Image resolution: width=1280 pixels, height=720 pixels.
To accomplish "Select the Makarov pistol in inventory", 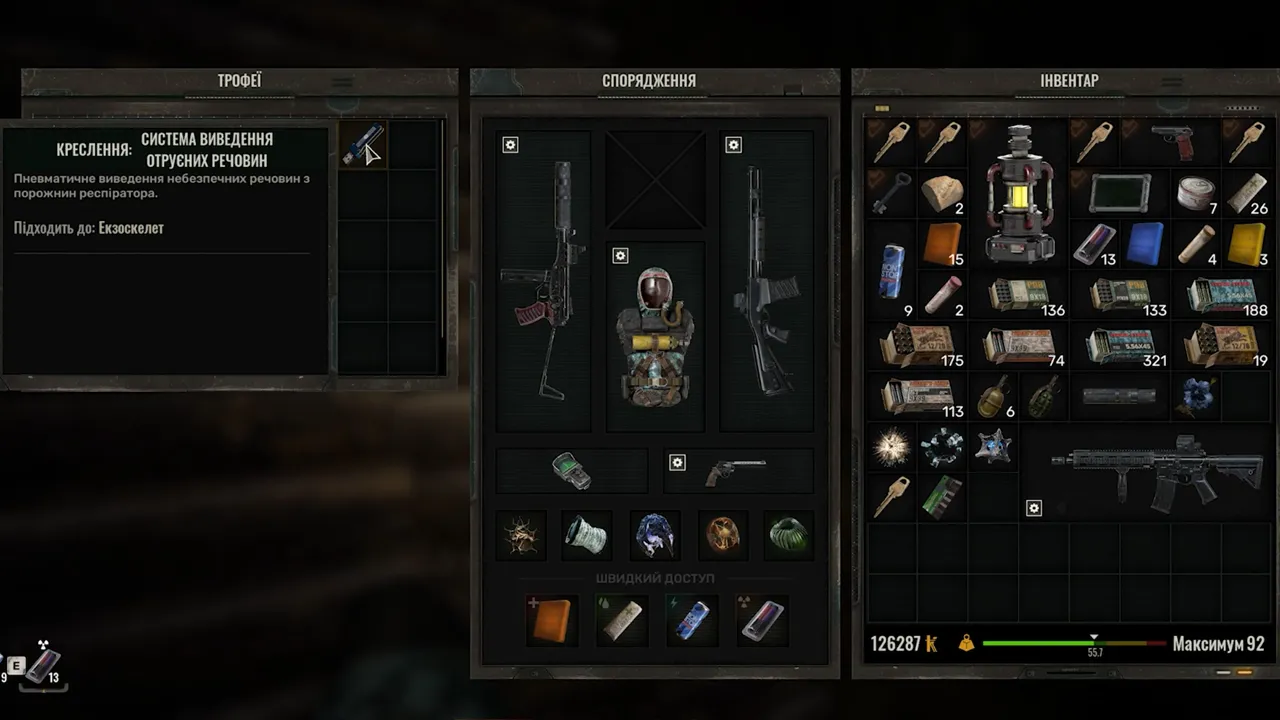I will [1171, 141].
